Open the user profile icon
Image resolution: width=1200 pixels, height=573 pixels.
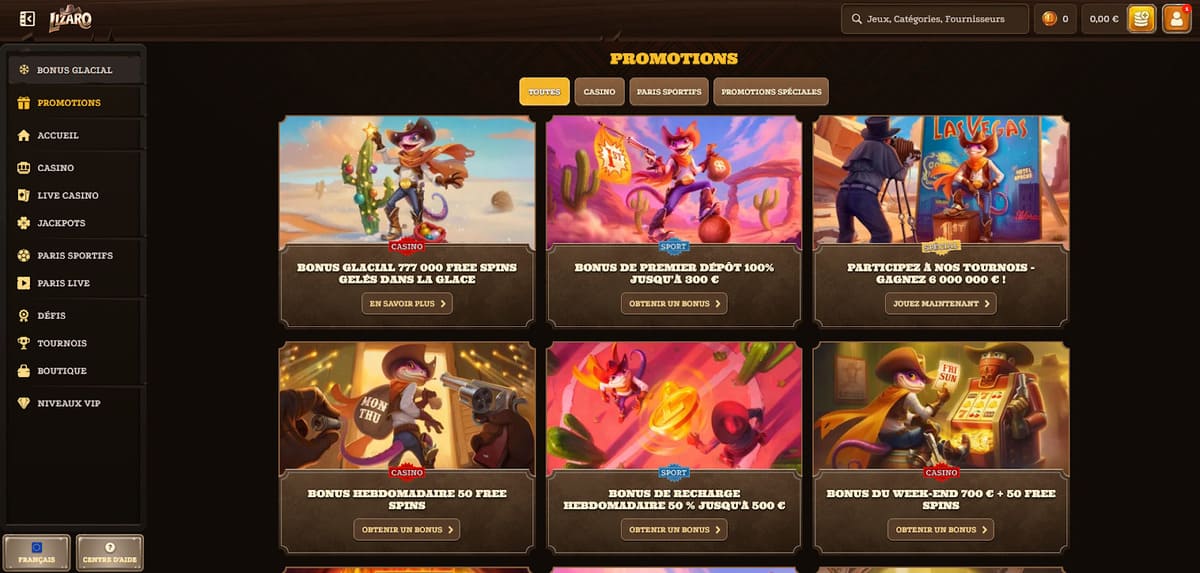pyautogui.click(x=1176, y=19)
